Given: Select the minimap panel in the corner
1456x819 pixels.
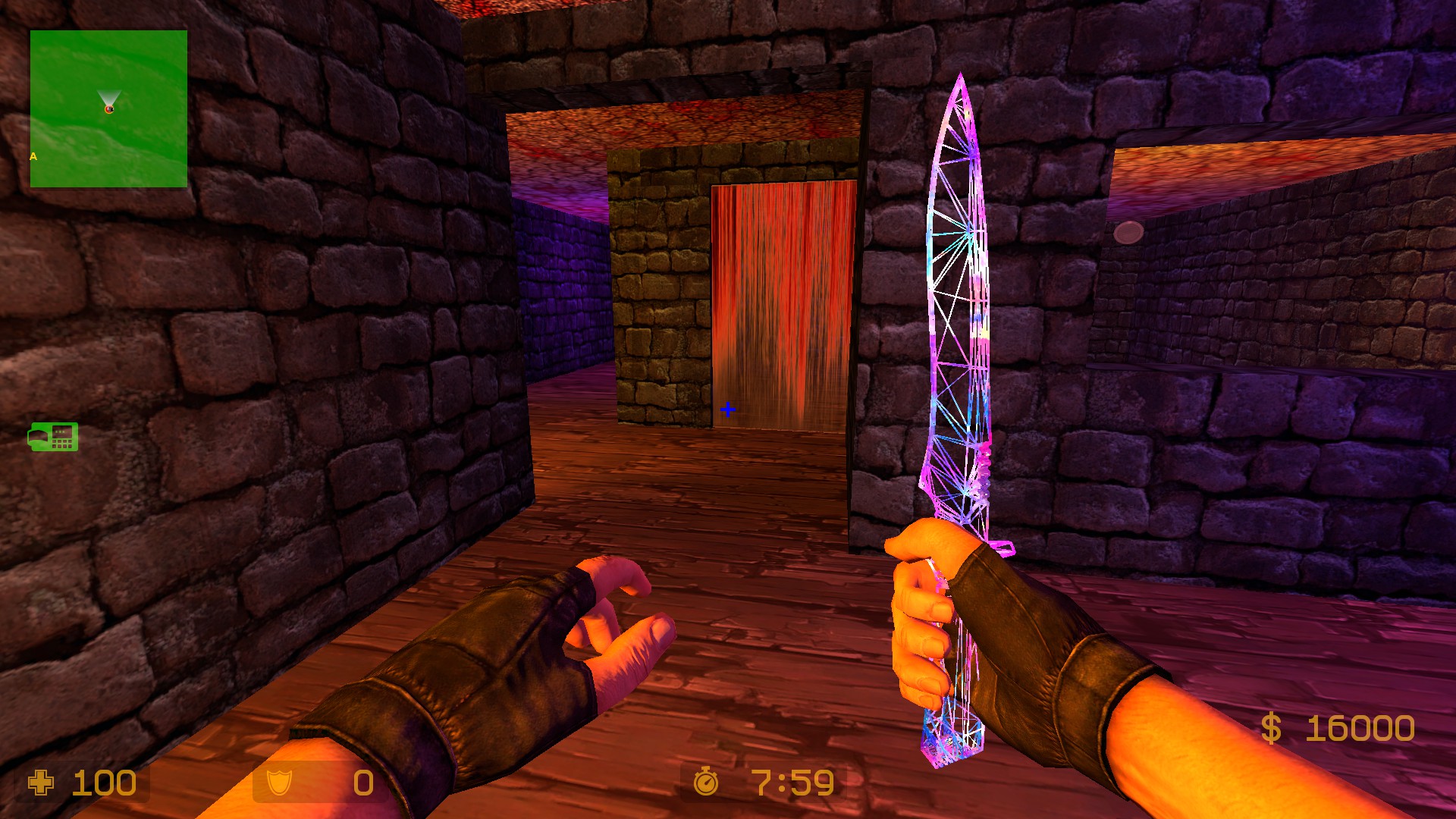Looking at the screenshot, I should [x=108, y=108].
